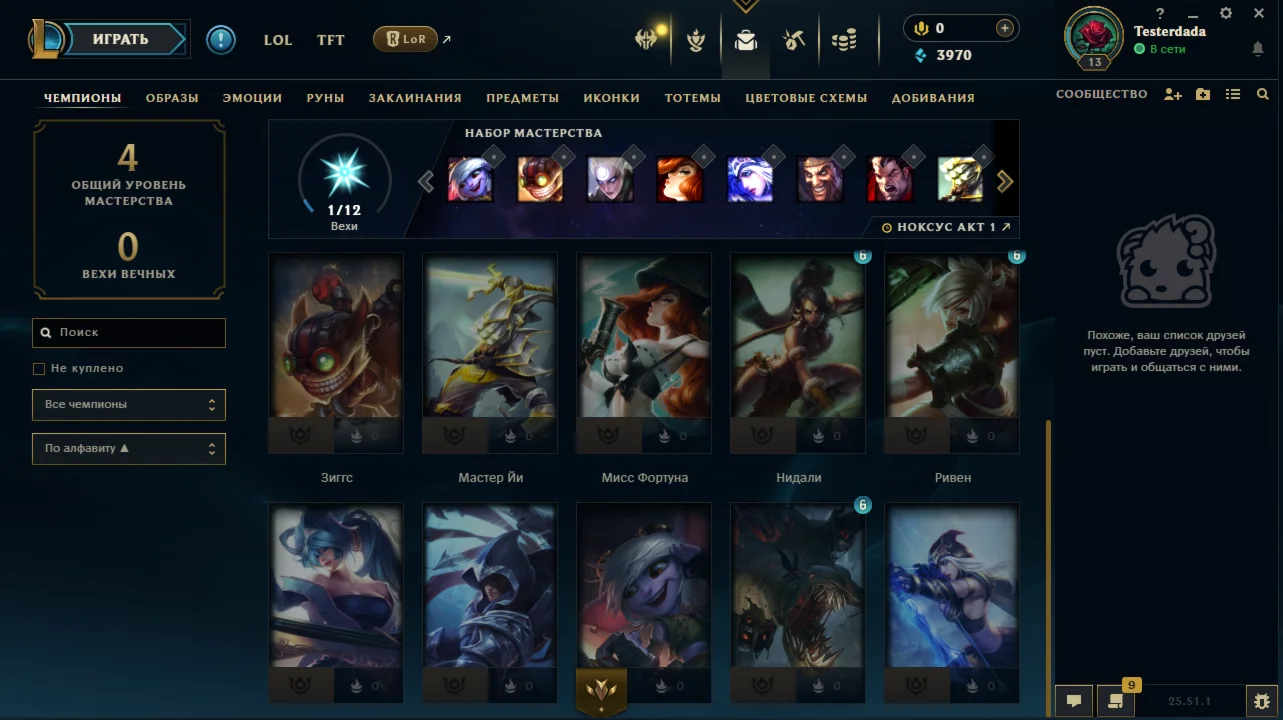1283x720 pixels.
Task: Open the Все чемпионы filter dropdown
Action: pyautogui.click(x=128, y=404)
